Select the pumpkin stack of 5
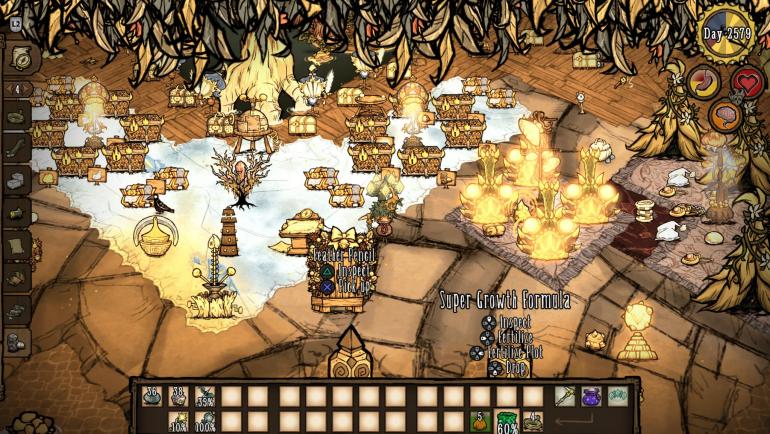Image resolution: width=770 pixels, height=434 pixels. (479, 422)
